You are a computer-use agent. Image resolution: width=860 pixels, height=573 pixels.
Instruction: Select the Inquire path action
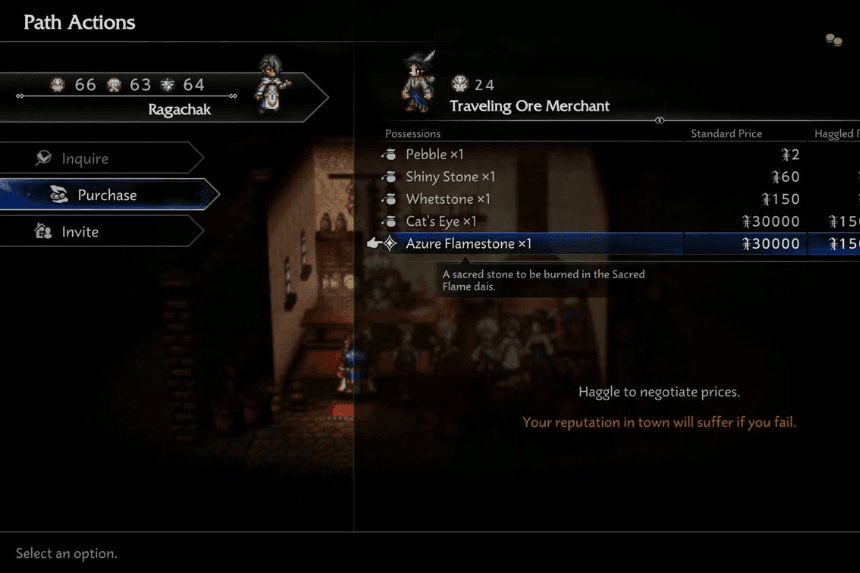tap(85, 158)
